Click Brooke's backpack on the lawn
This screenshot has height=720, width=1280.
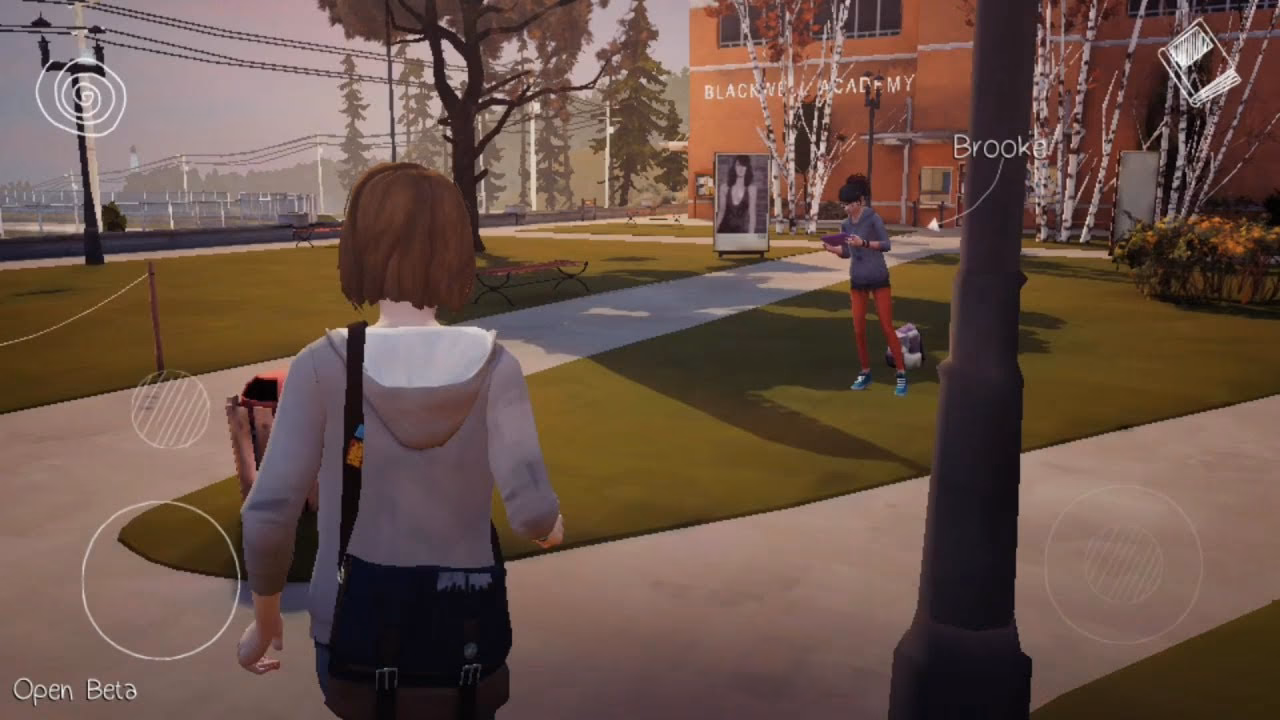tap(911, 343)
